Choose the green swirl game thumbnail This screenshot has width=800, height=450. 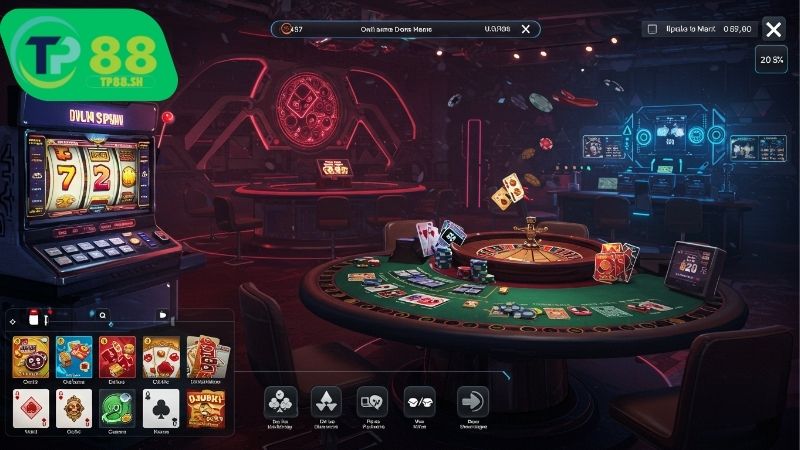pyautogui.click(x=118, y=408)
